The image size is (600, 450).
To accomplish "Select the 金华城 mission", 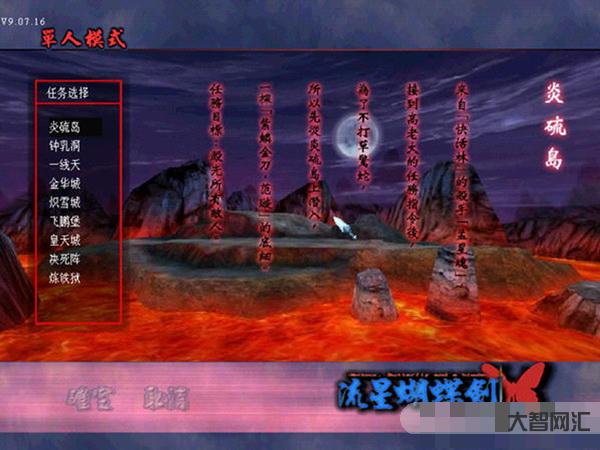I will [67, 184].
